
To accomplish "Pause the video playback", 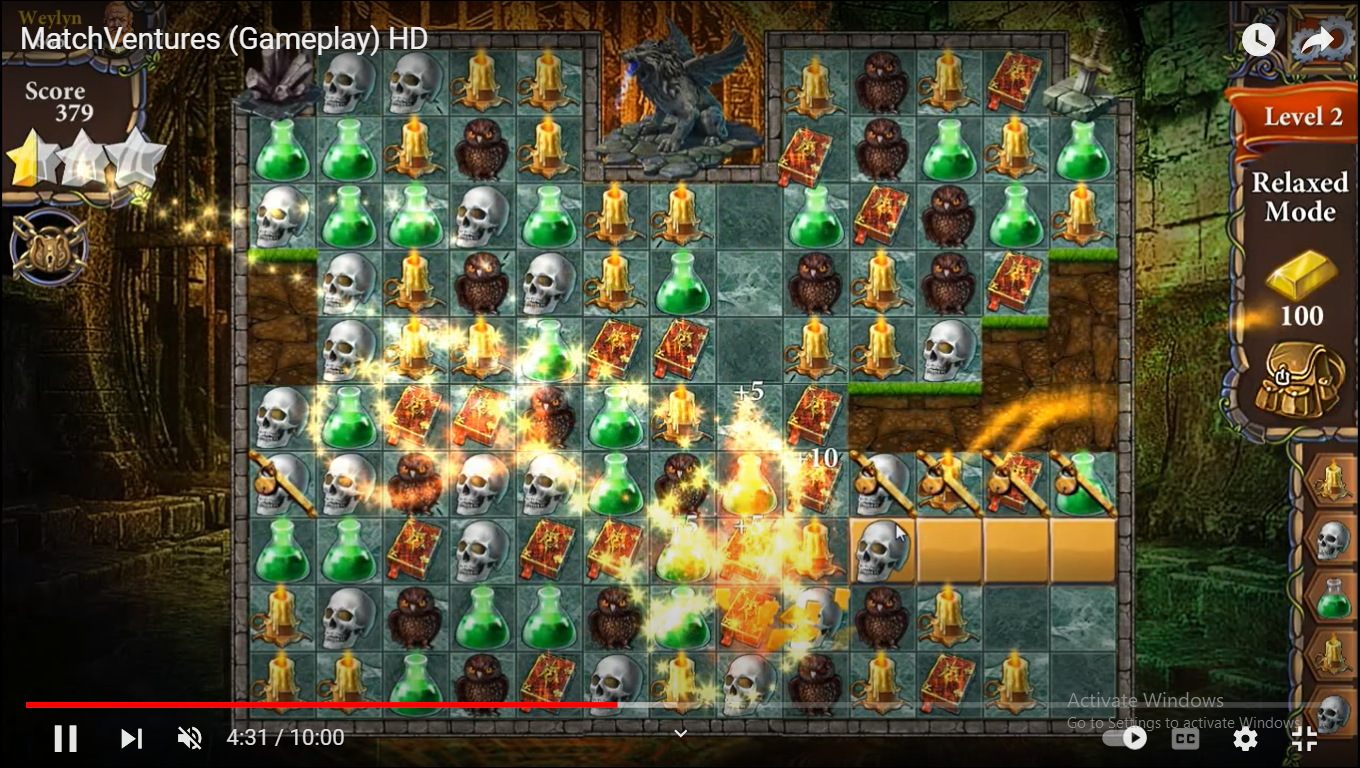I will pyautogui.click(x=66, y=738).
